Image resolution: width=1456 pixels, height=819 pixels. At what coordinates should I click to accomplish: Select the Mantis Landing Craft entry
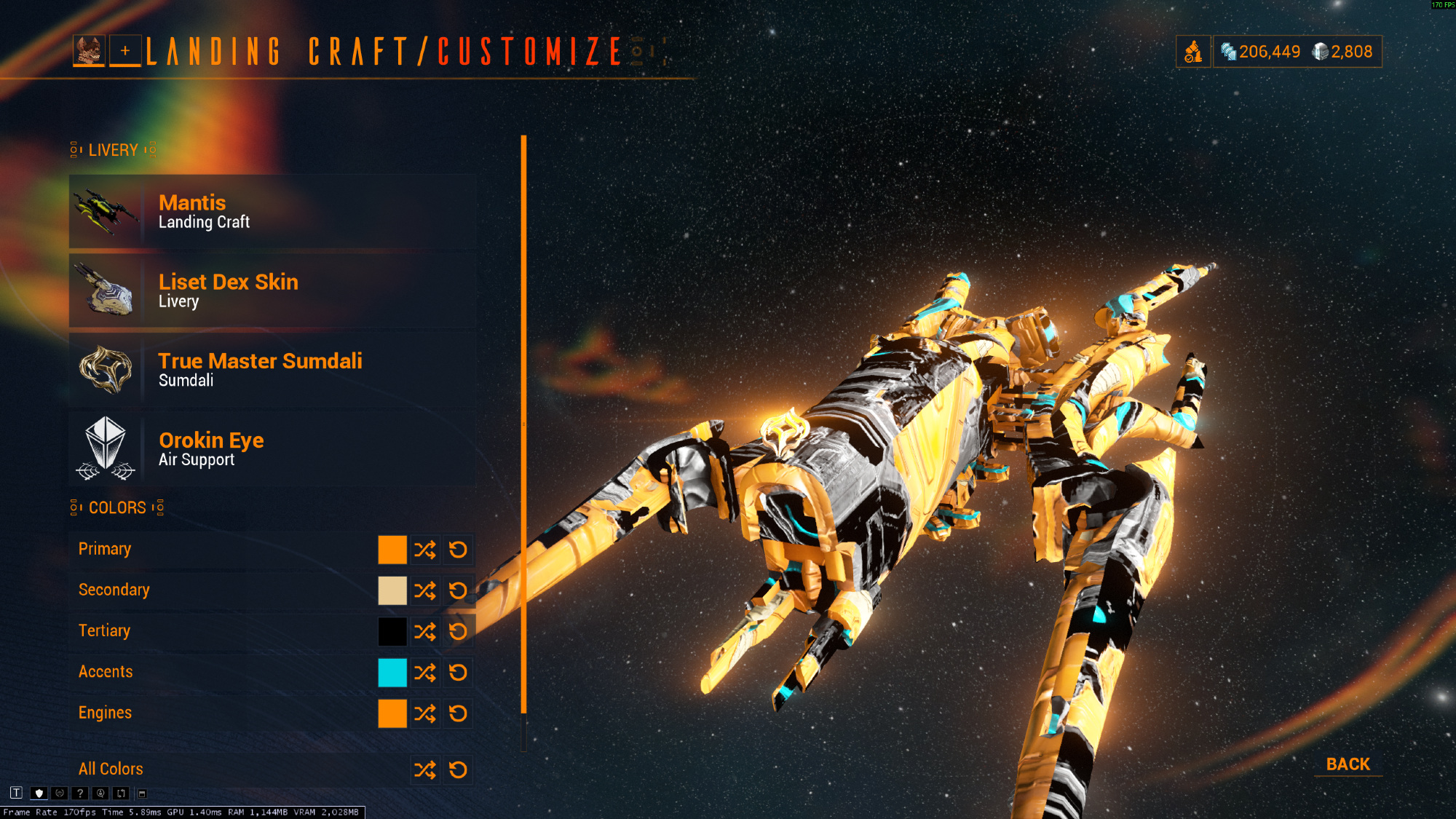tap(272, 212)
